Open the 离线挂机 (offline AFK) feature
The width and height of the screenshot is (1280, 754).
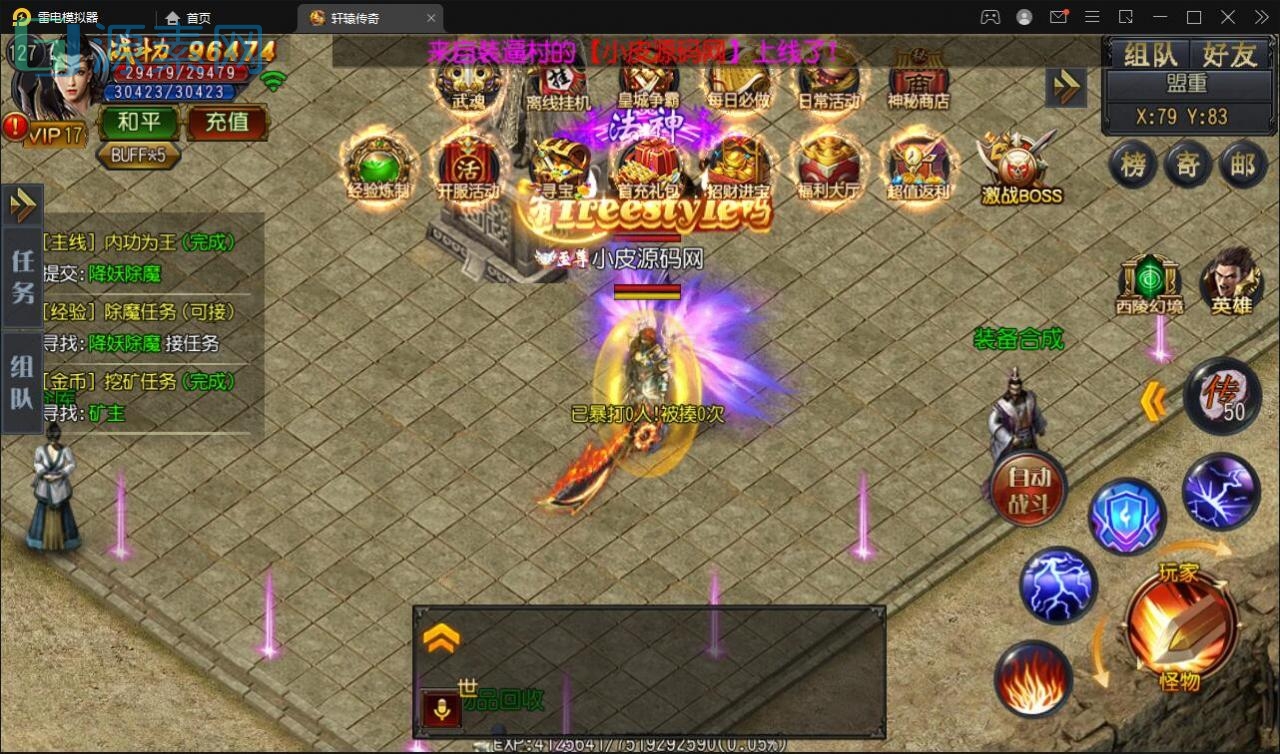[x=557, y=80]
